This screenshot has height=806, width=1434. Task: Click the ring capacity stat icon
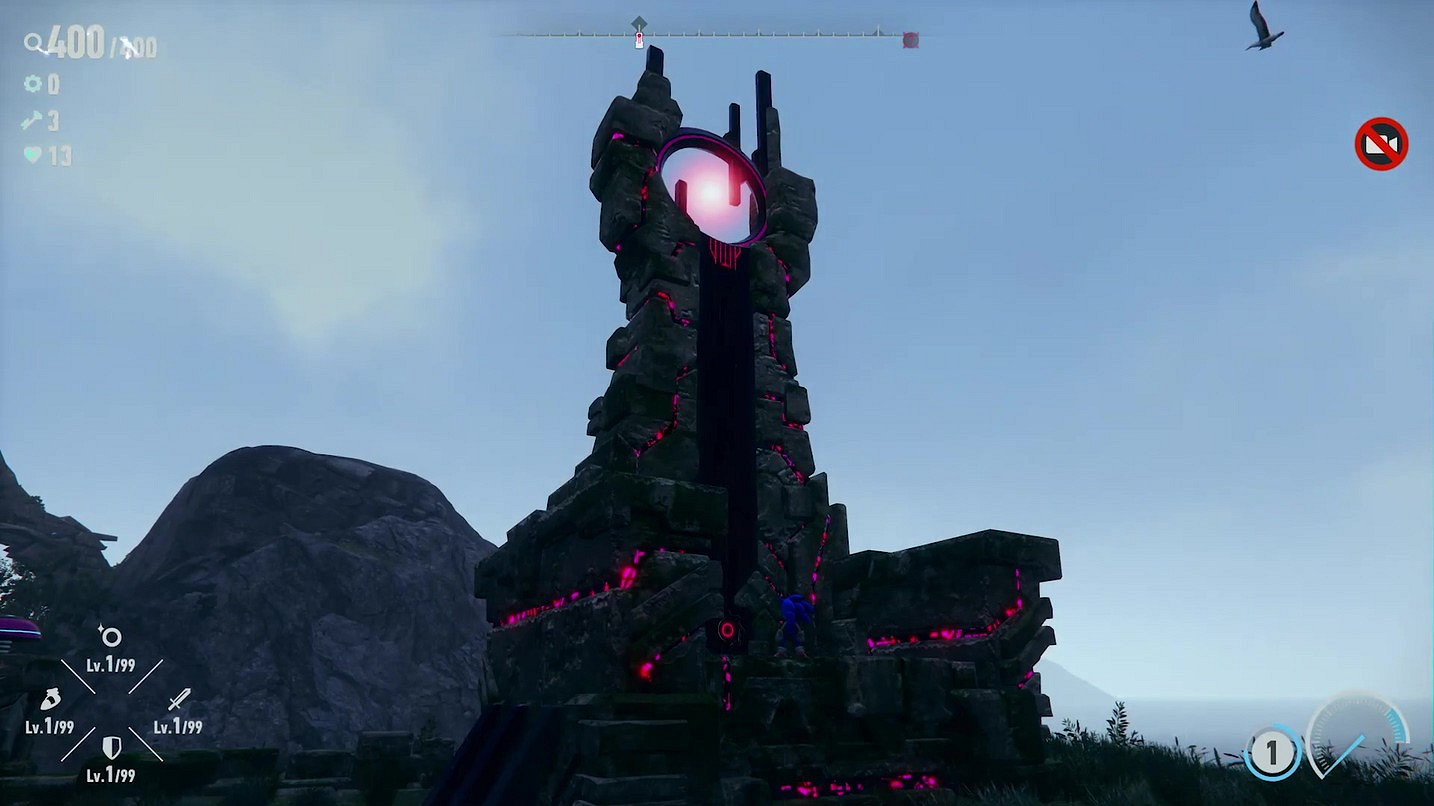tap(110, 637)
